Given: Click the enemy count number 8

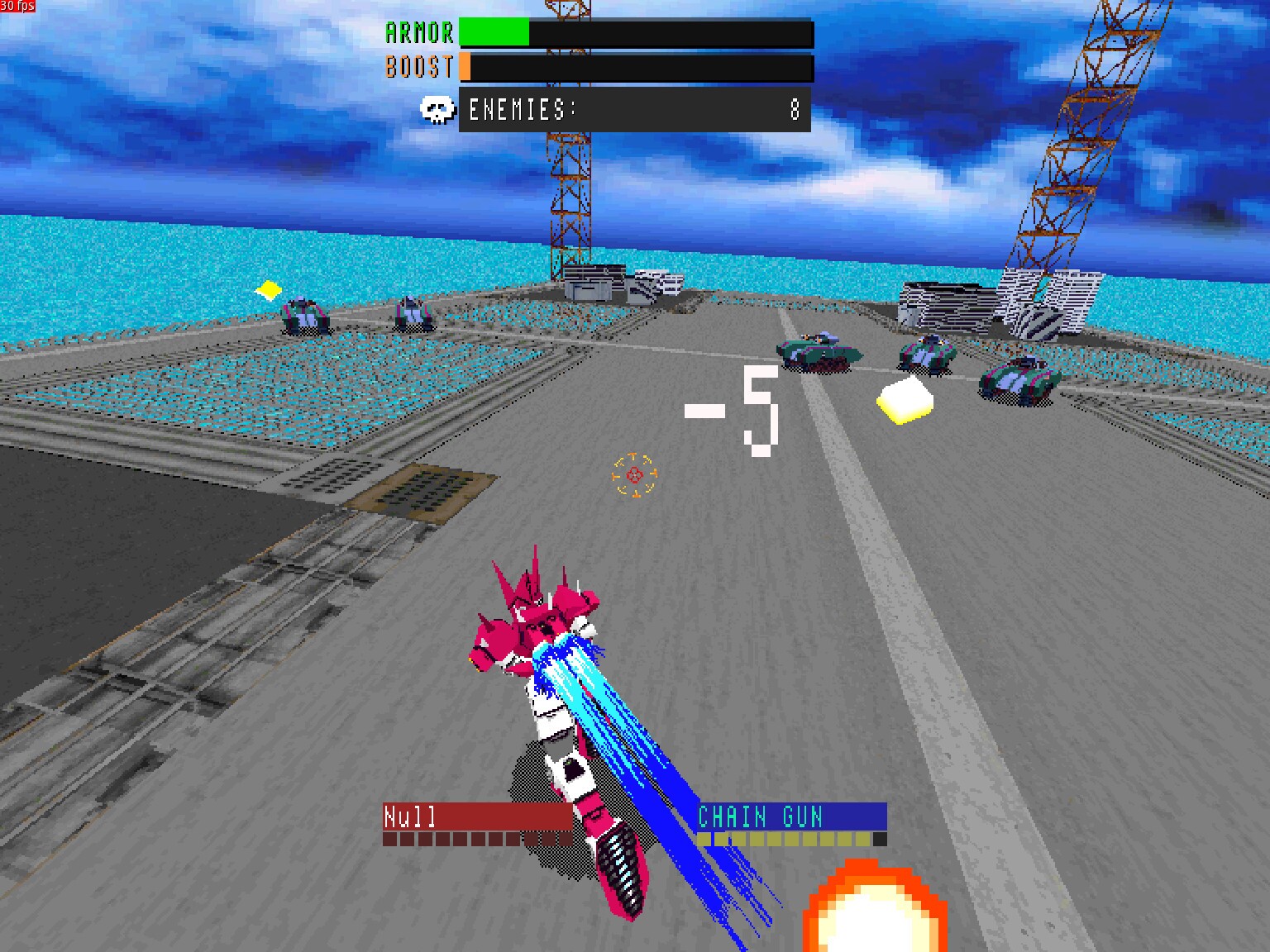Looking at the screenshot, I should point(795,108).
